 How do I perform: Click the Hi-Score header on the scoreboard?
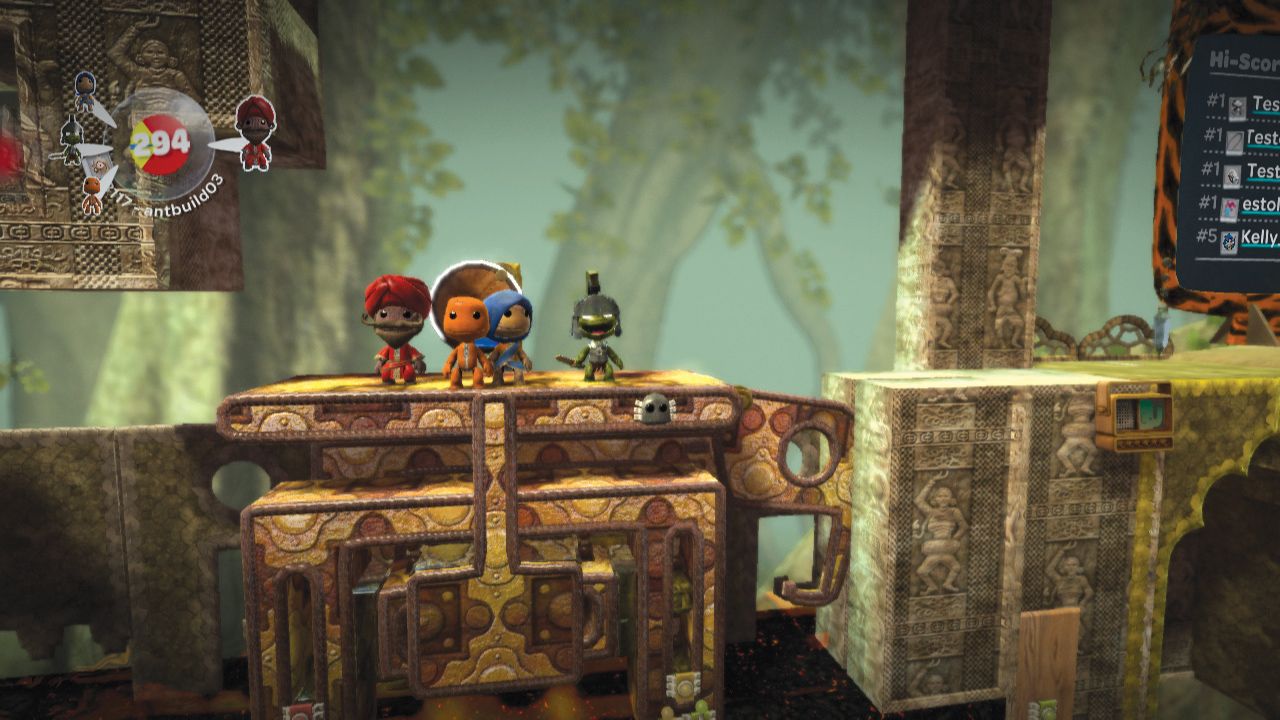pos(1242,62)
